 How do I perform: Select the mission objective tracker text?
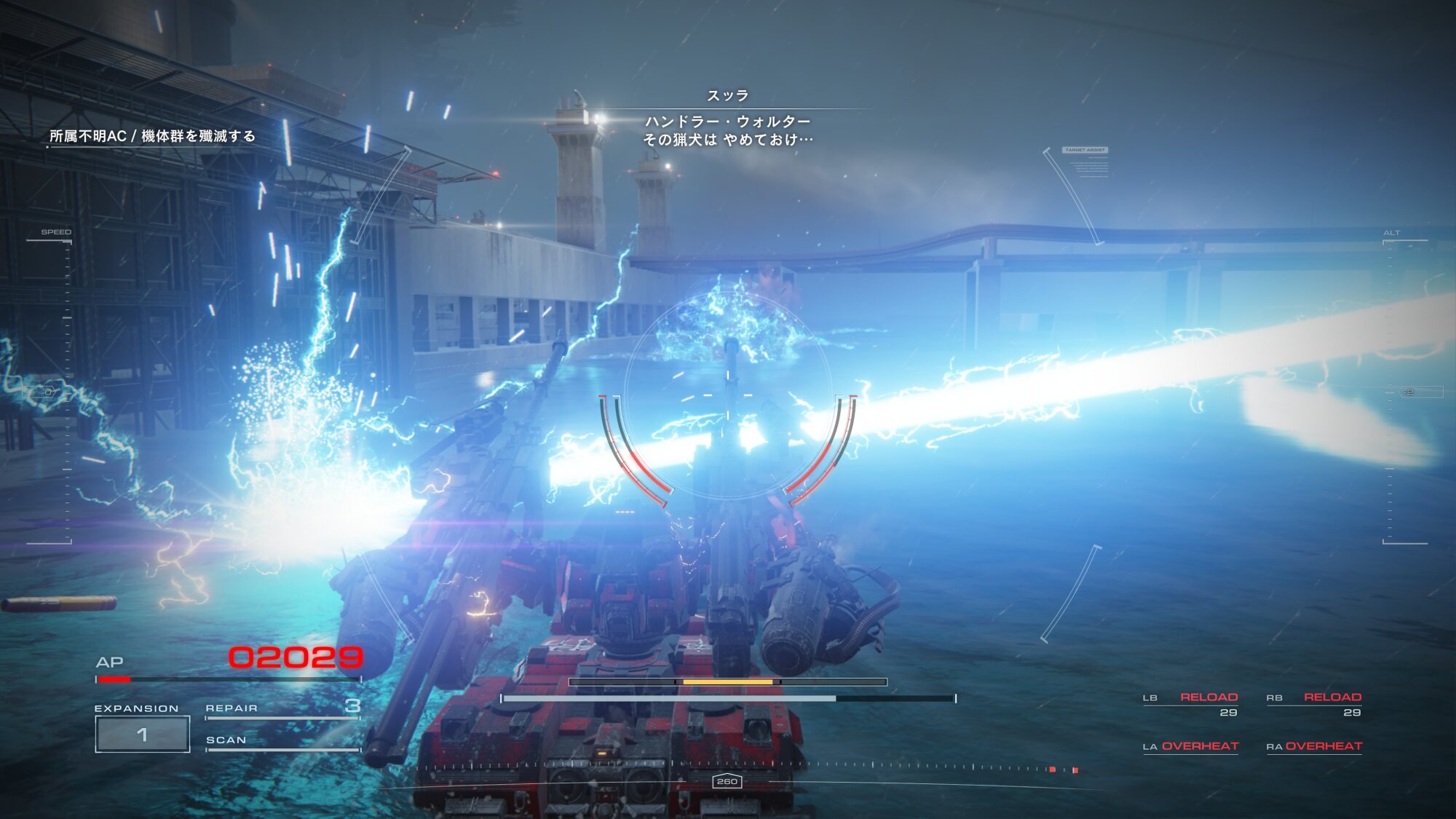pos(152,136)
